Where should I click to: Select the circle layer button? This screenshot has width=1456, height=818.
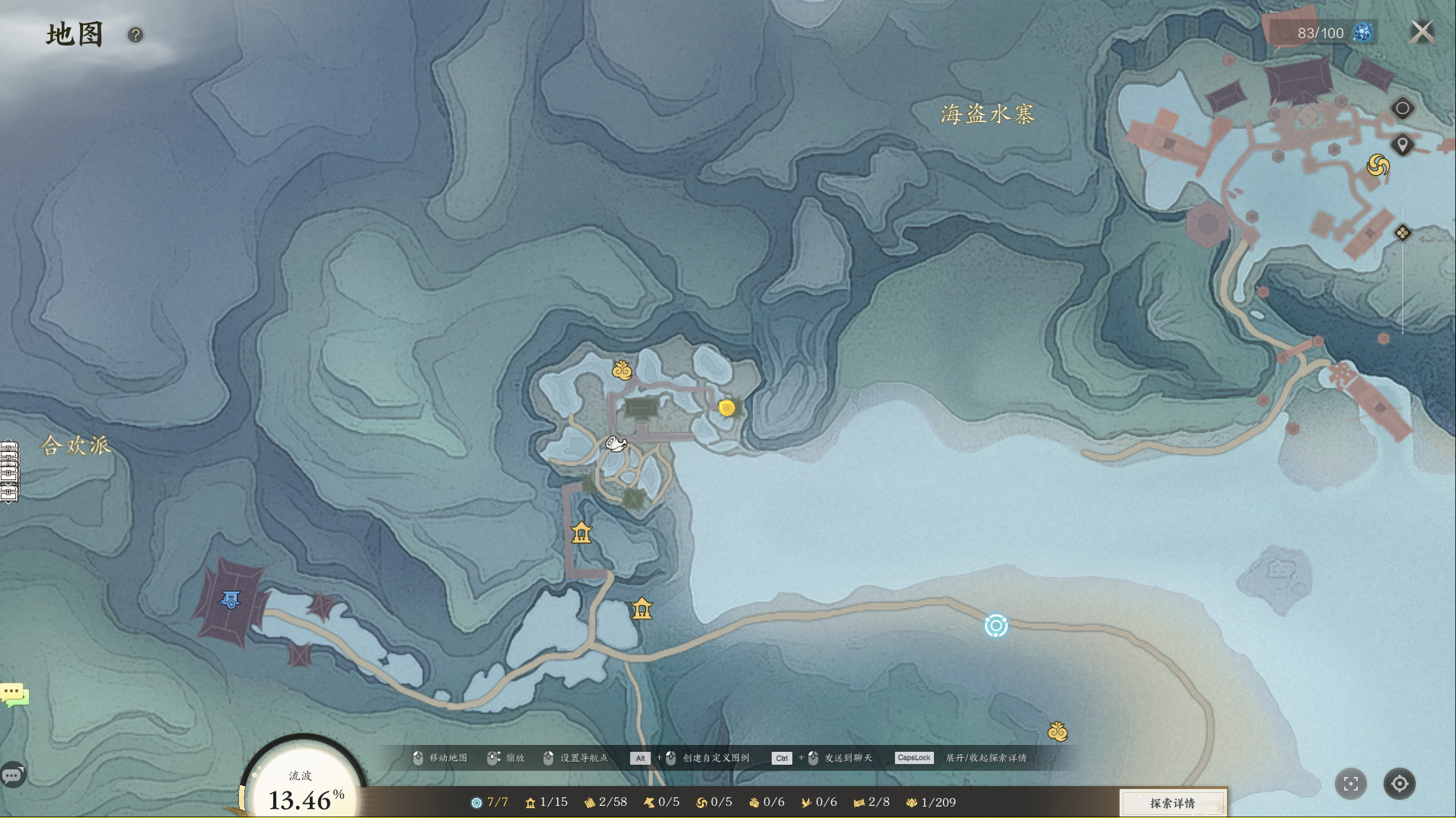(x=1402, y=108)
